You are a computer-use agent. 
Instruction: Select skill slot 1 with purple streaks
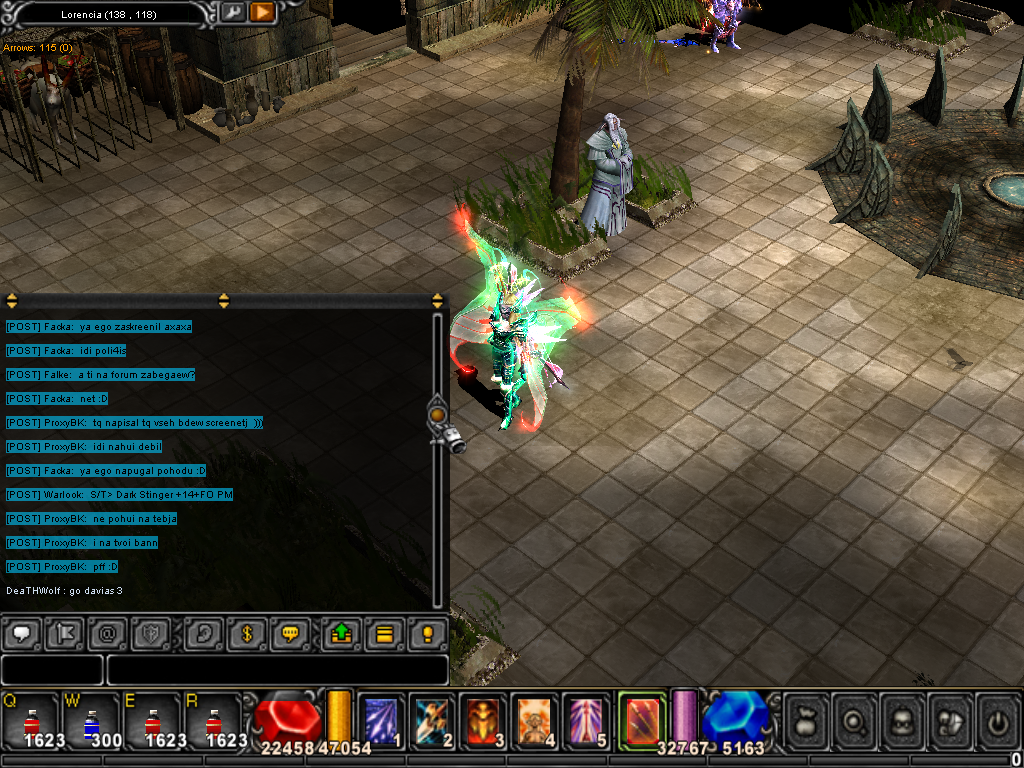tap(381, 718)
